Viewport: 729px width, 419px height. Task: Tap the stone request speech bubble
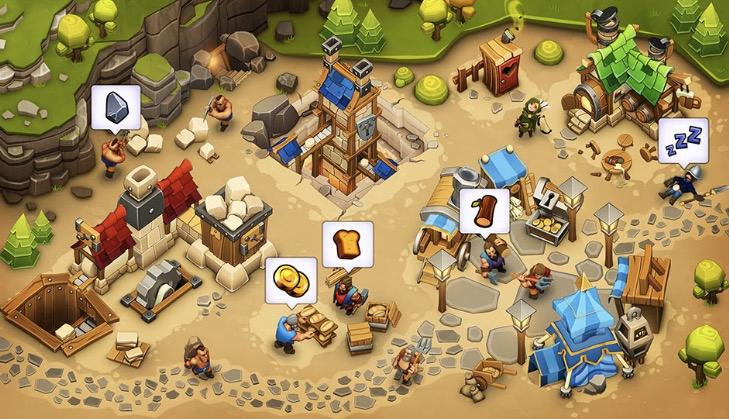pyautogui.click(x=115, y=107)
